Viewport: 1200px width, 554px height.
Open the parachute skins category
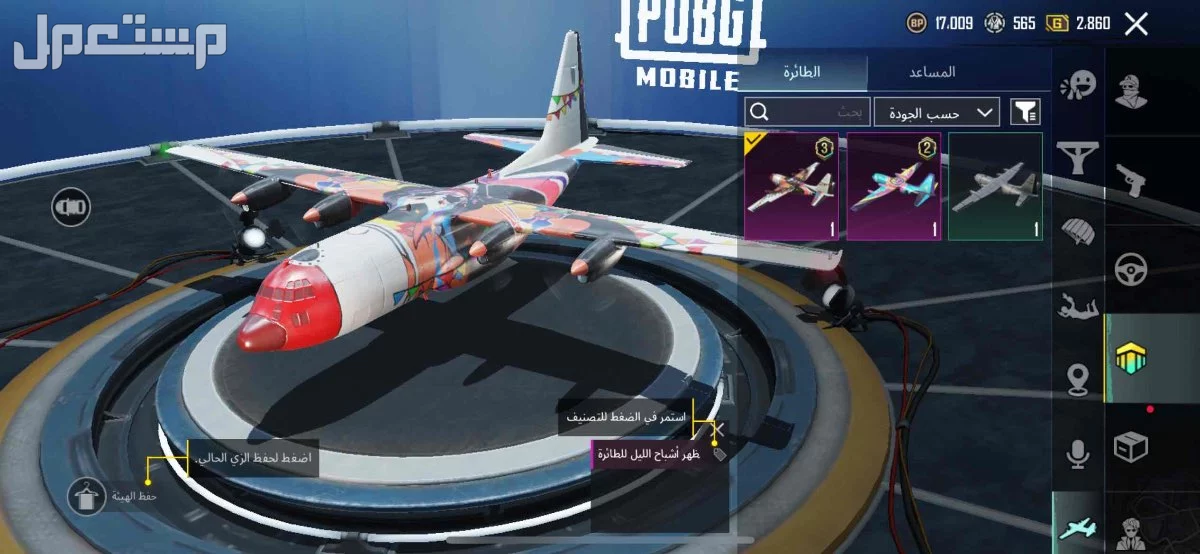pos(1078,232)
